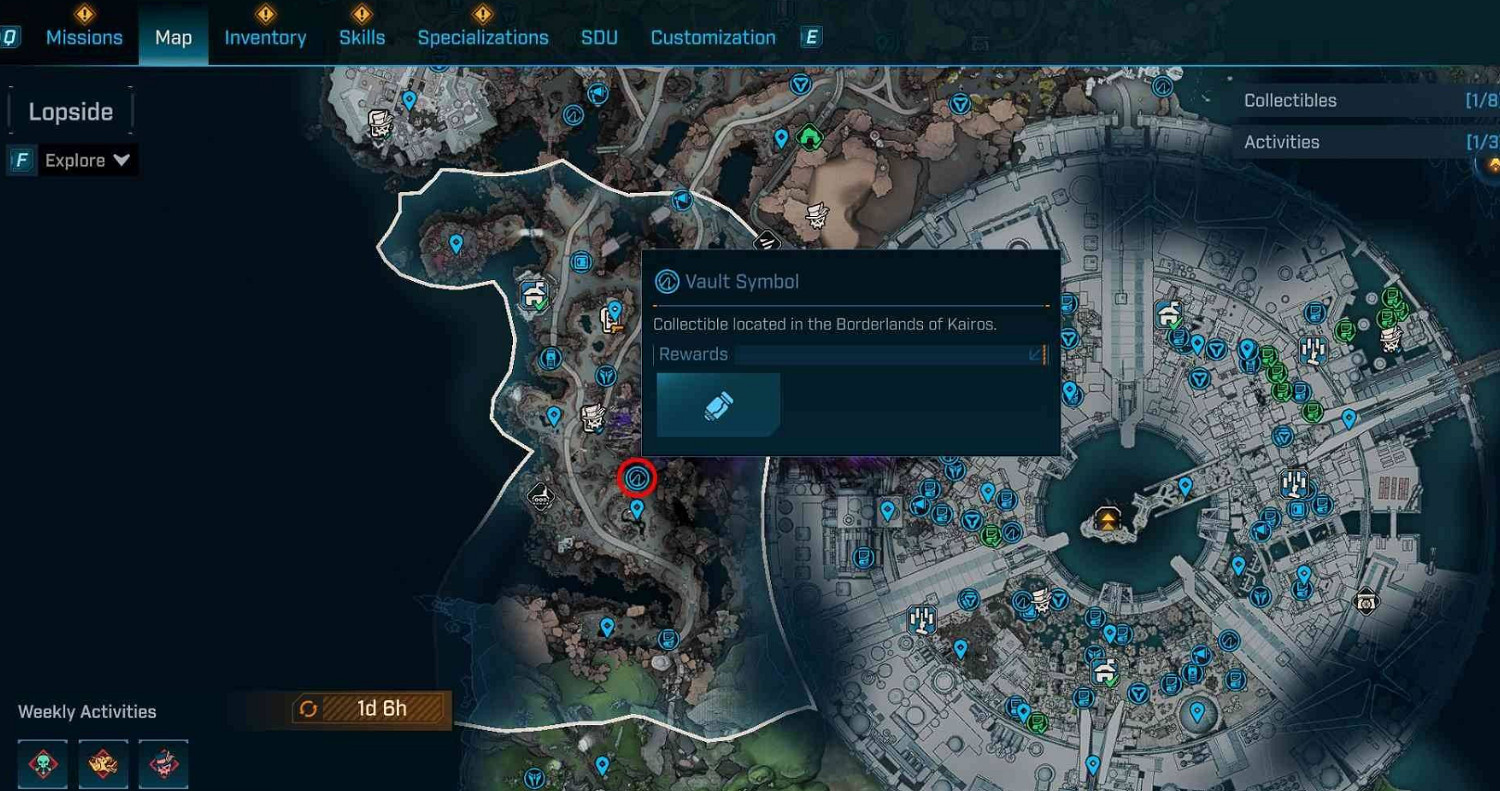Expand the Activities list
This screenshot has height=791, width=1500.
[1365, 142]
